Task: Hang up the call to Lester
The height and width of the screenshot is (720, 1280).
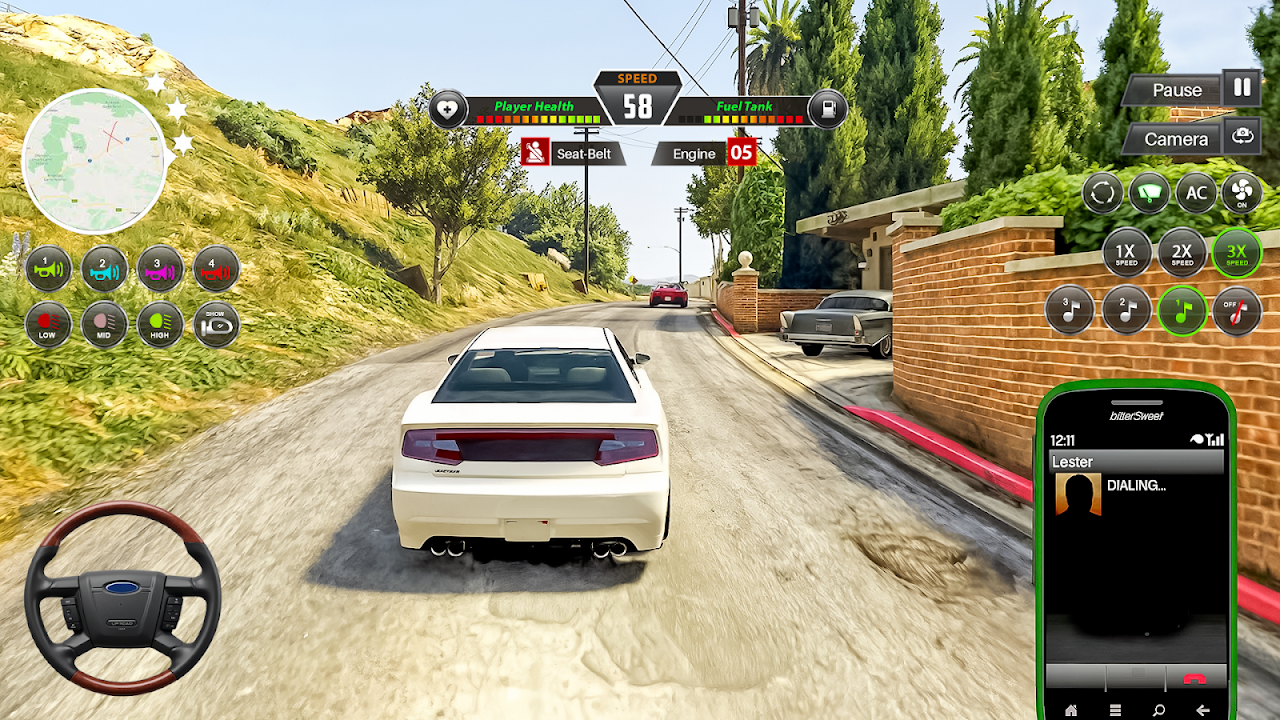Action: [1194, 677]
